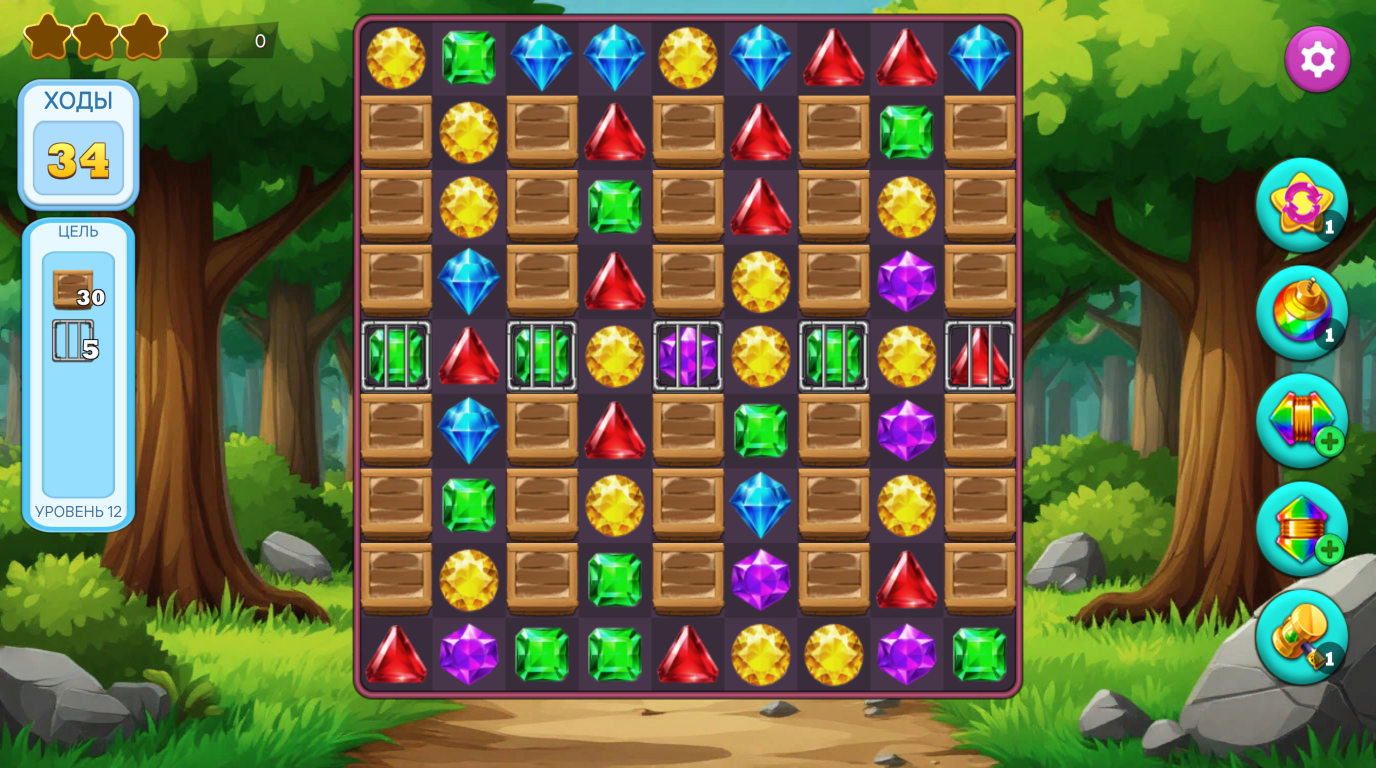Use the rainbow bomb booster
1376x768 pixels.
point(1301,313)
